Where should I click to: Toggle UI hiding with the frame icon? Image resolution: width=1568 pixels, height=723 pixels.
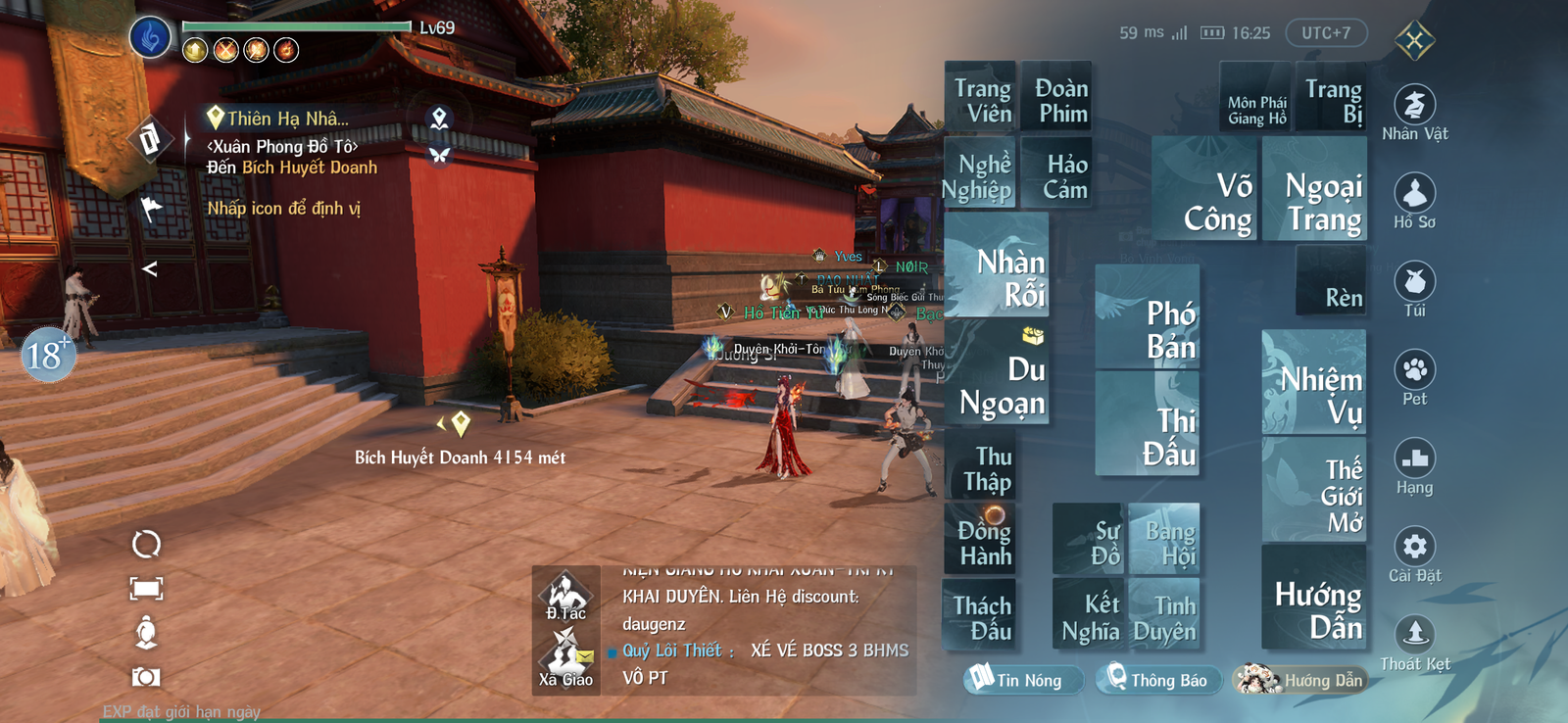pos(145,585)
